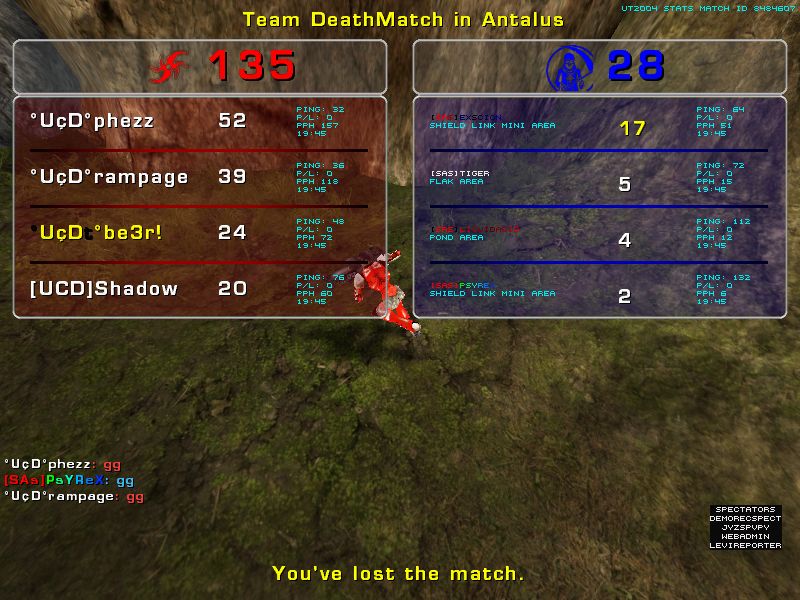Viewport: 800px width, 600px height.
Task: Click the blue team header panel
Action: coord(598,67)
